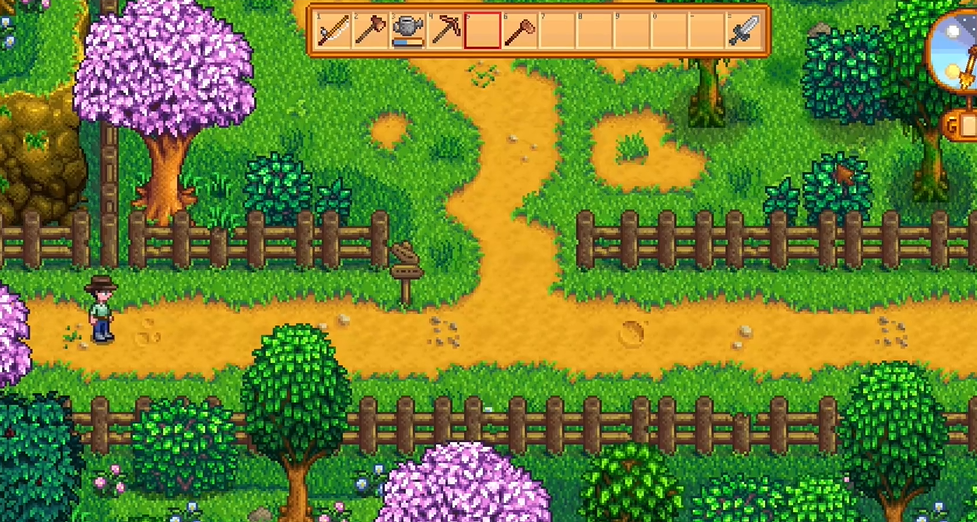Select the pickaxe tool slot

click(445, 31)
